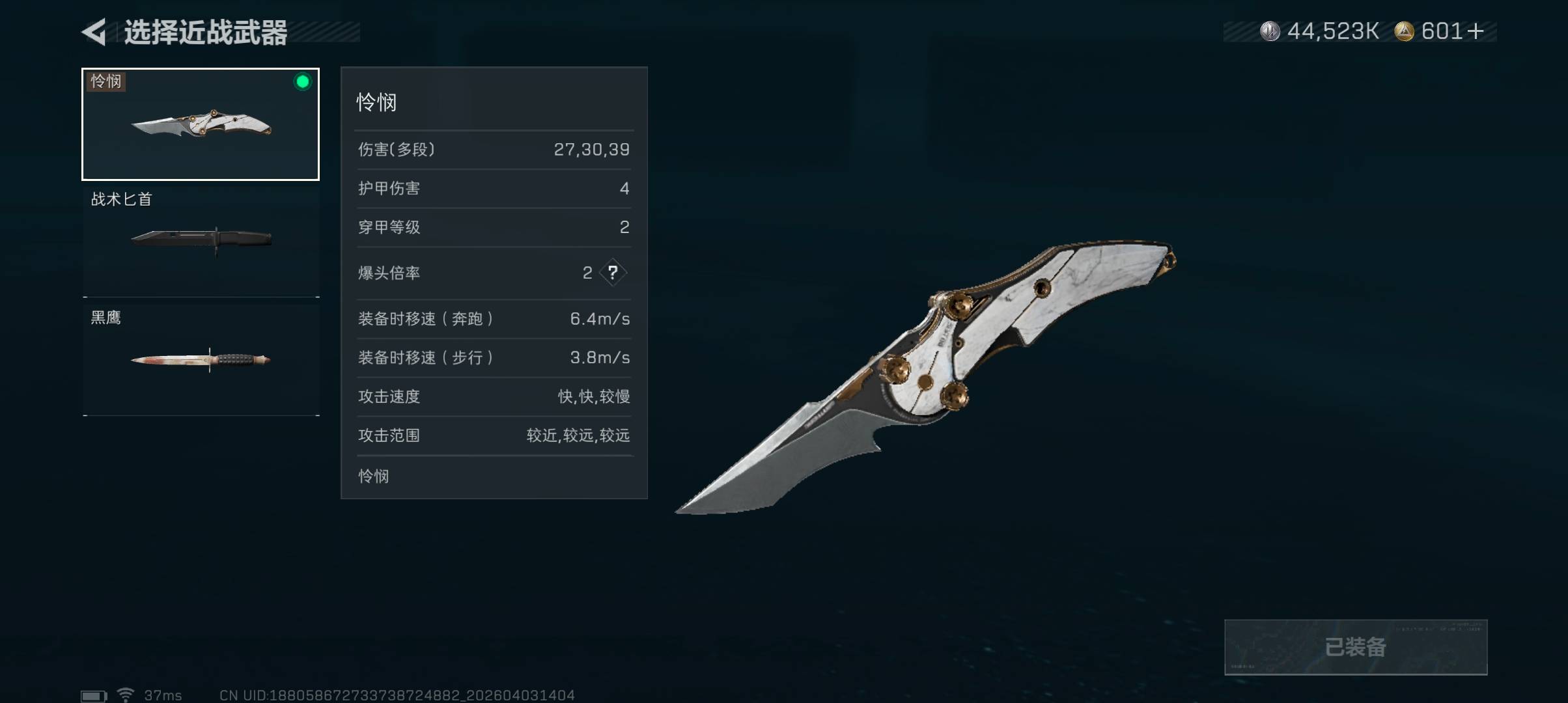Go back using the arrow button
Image resolution: width=1568 pixels, height=703 pixels.
[x=95, y=32]
